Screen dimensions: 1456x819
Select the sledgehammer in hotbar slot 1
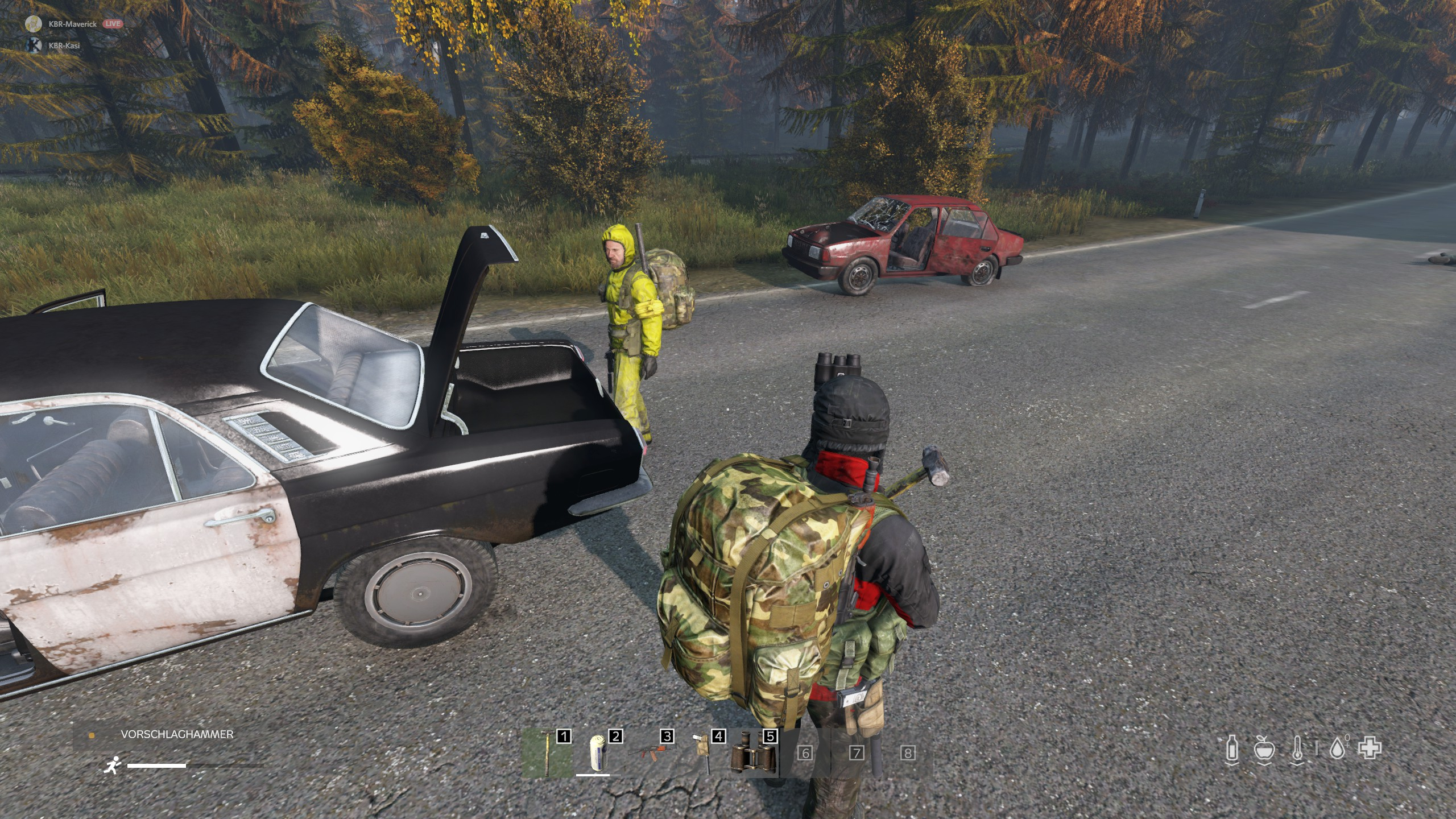coord(547,753)
